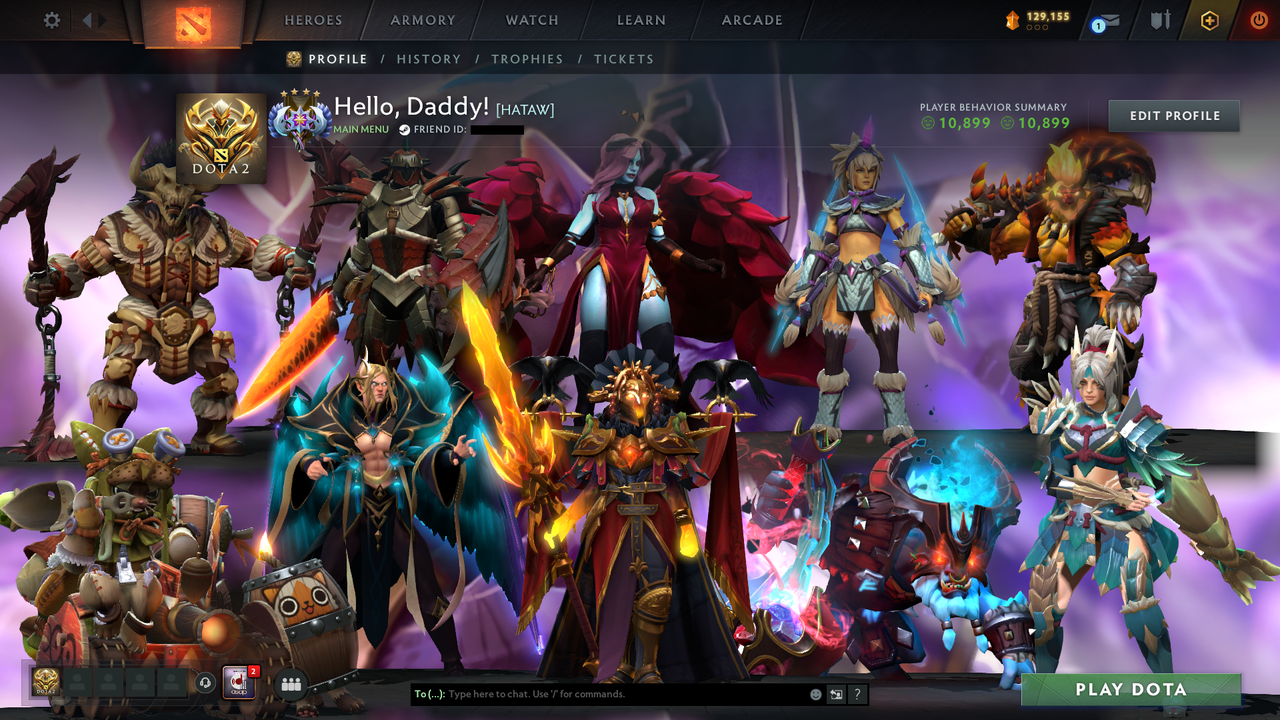The image size is (1280, 720).
Task: Open the Armory shield-and-sword icon
Action: coord(1159,19)
